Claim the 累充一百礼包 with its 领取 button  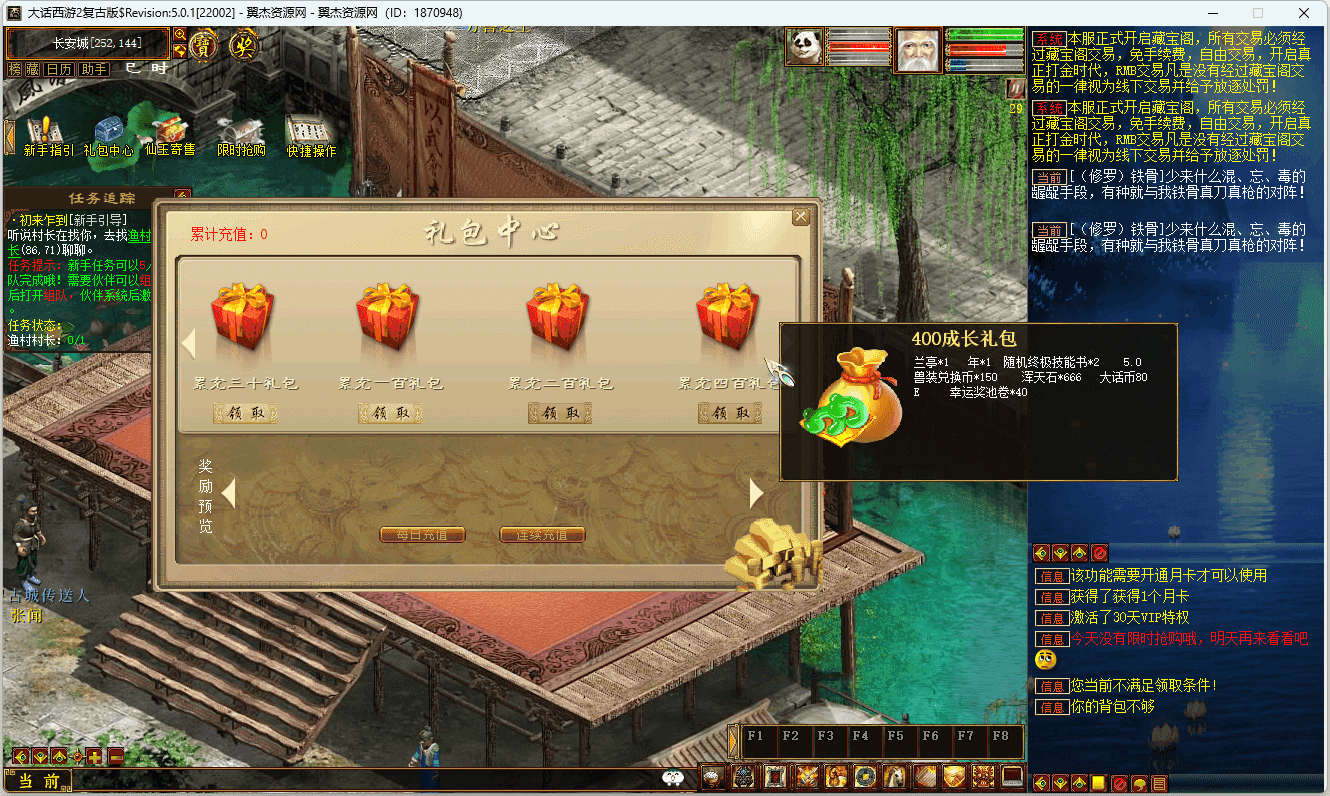click(x=390, y=413)
